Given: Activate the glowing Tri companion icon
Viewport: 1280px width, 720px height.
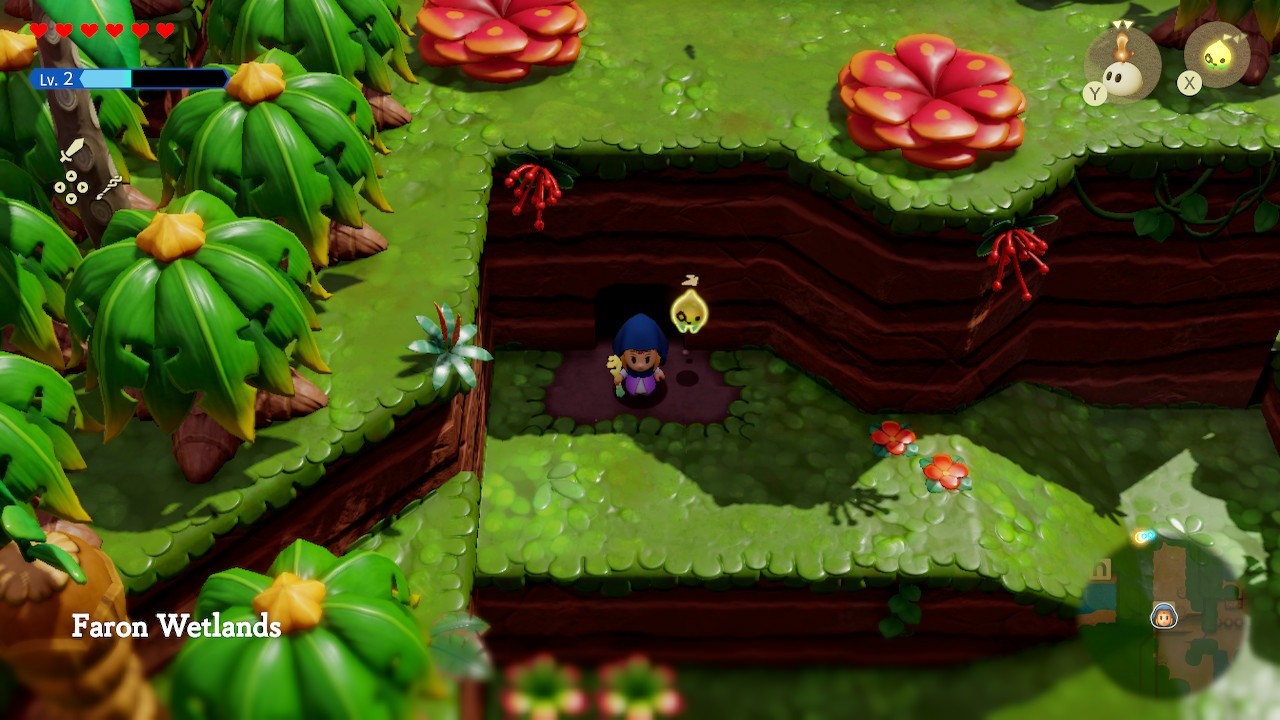Looking at the screenshot, I should (1217, 56).
